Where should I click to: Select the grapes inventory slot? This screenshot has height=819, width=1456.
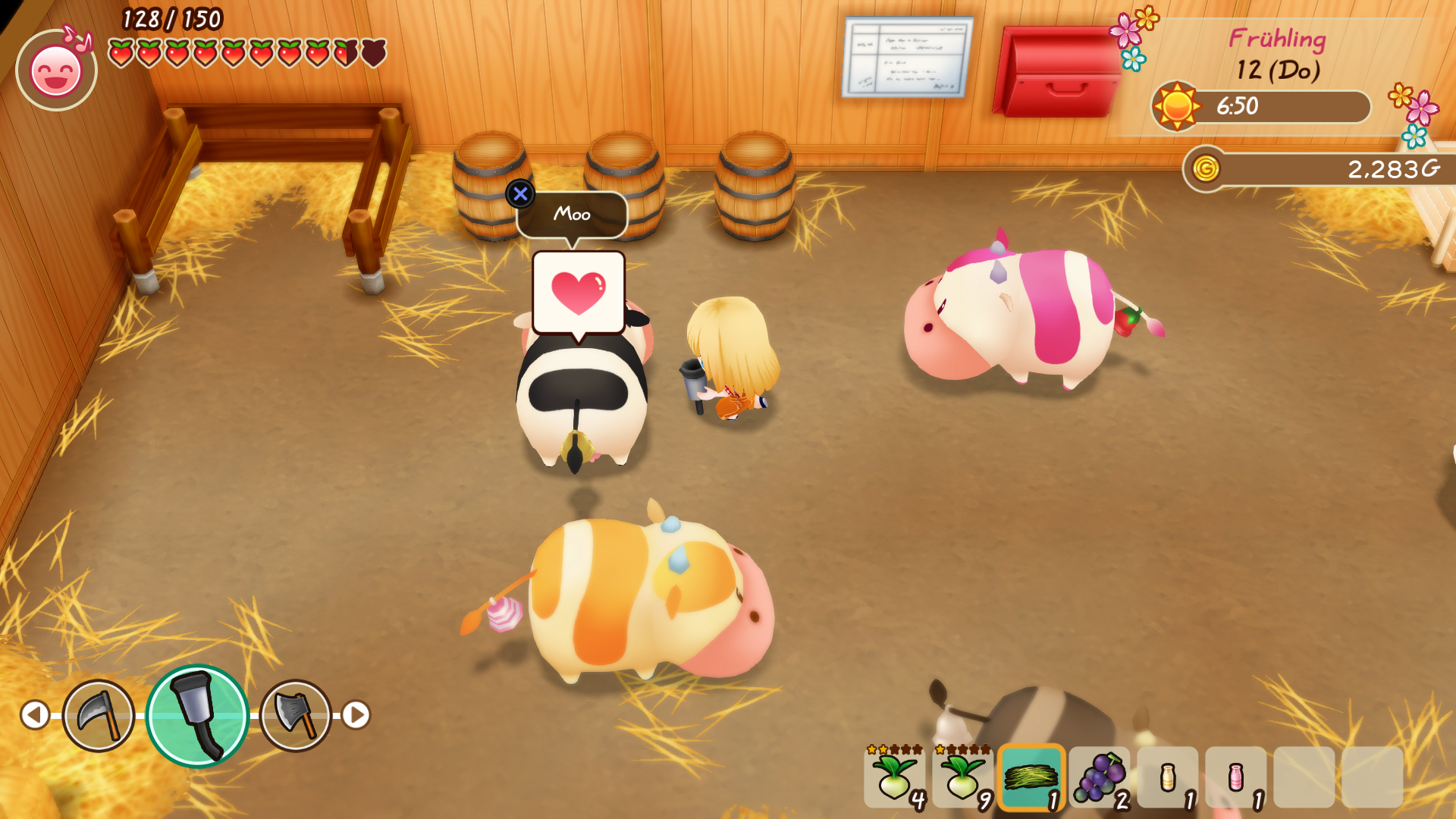tap(1100, 777)
